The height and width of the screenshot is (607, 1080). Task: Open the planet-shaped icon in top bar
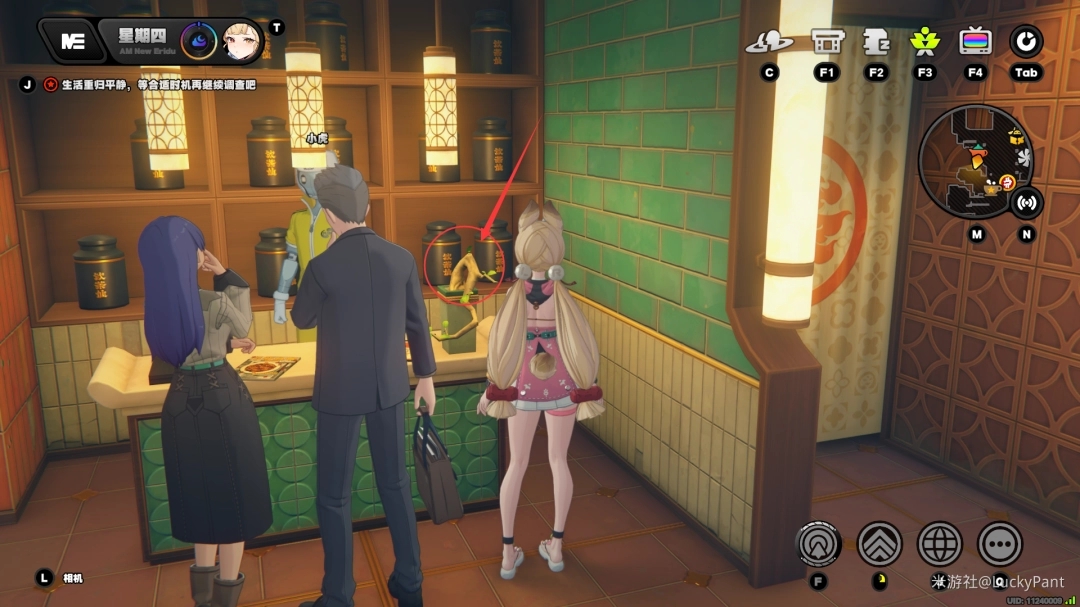coord(769,42)
